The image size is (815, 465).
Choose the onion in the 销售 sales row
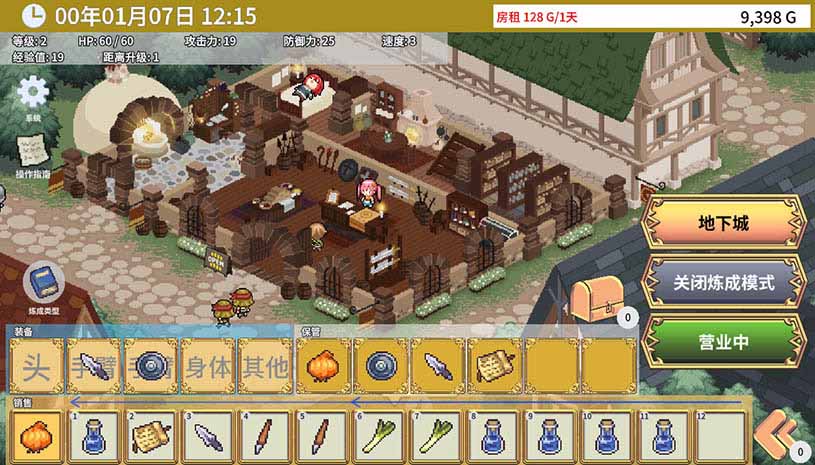coord(39,437)
